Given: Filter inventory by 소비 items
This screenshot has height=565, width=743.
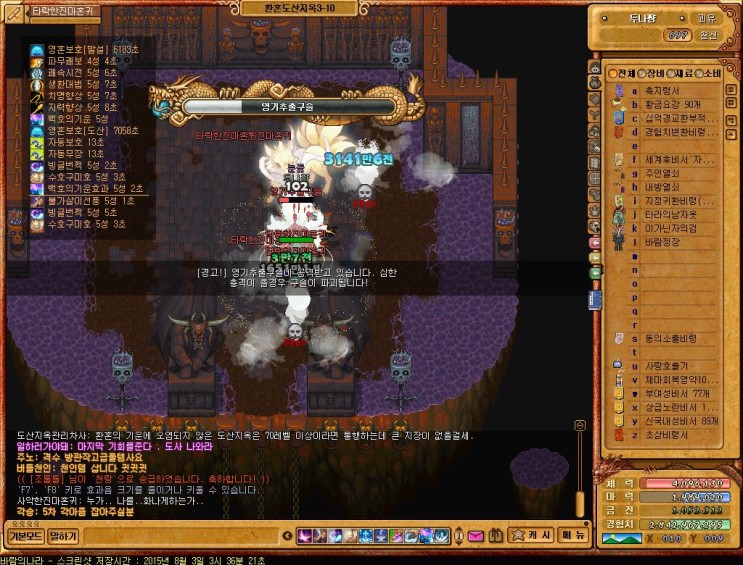Looking at the screenshot, I should click(x=710, y=74).
